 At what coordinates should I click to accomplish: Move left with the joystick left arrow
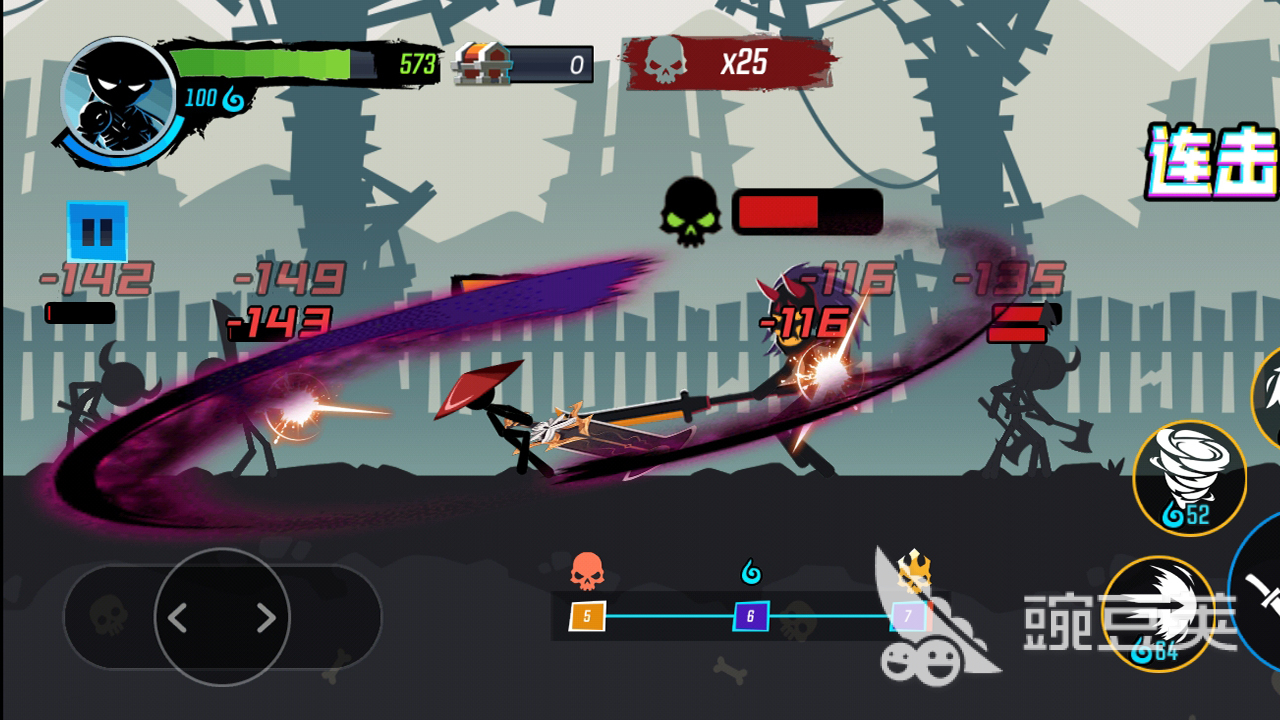click(x=178, y=618)
